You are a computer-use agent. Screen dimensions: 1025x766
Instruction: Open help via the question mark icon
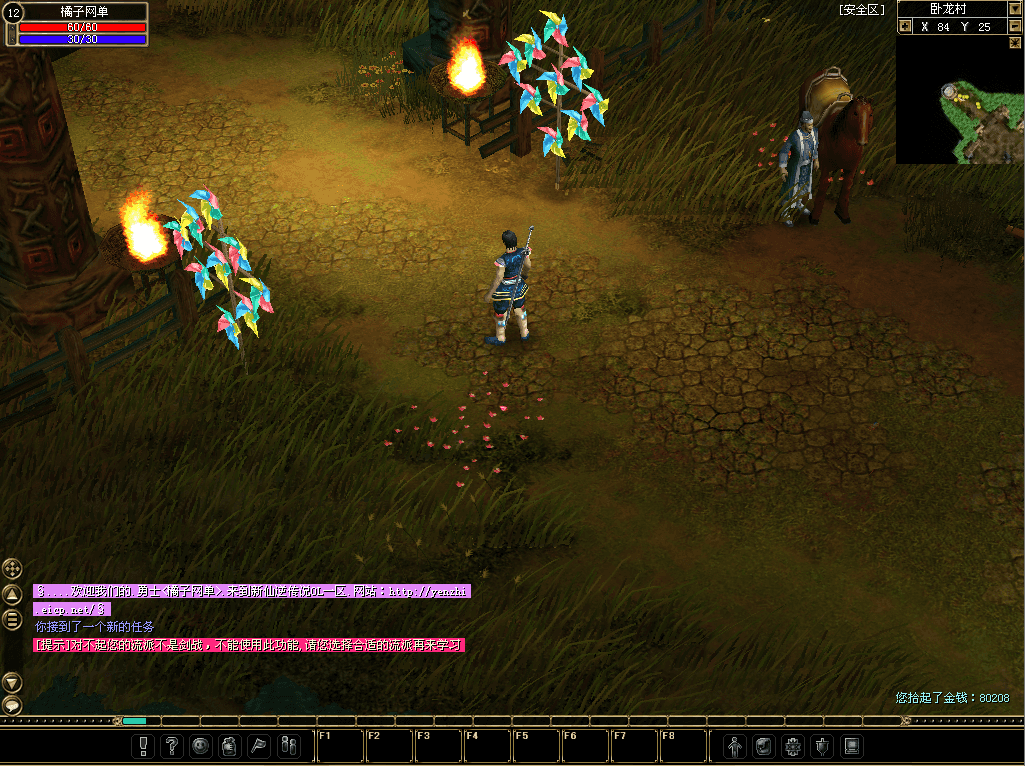pos(172,746)
